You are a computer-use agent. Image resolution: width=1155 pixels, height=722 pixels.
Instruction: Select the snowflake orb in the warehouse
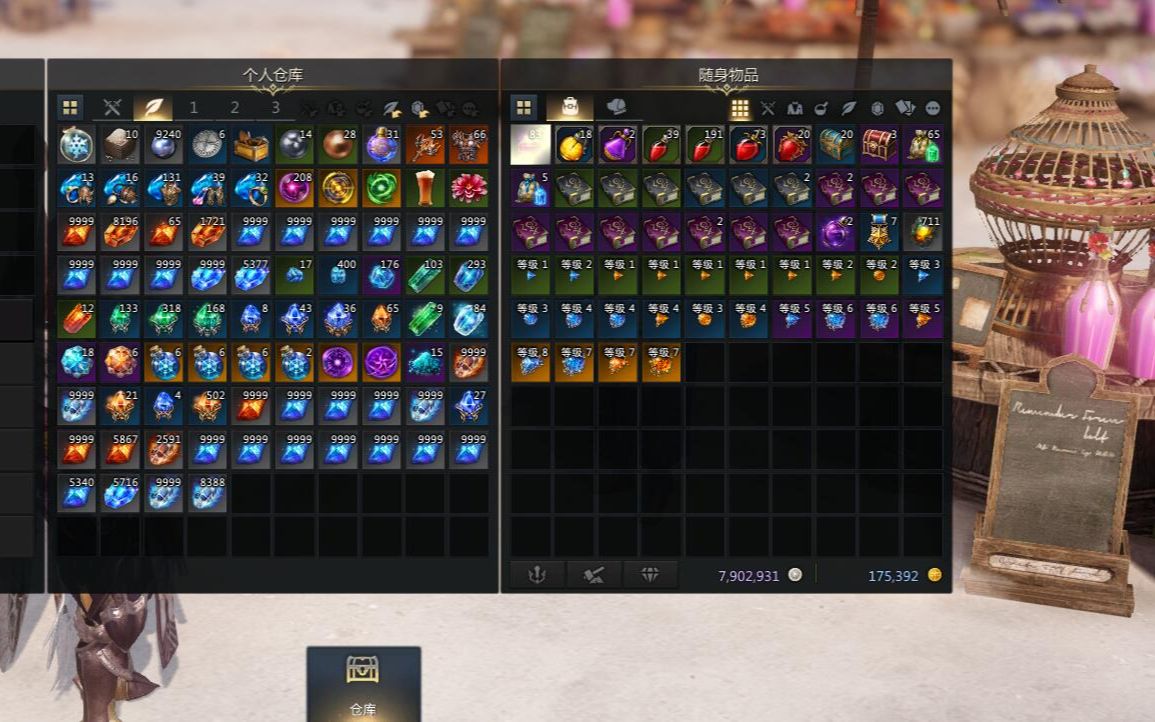pos(76,145)
